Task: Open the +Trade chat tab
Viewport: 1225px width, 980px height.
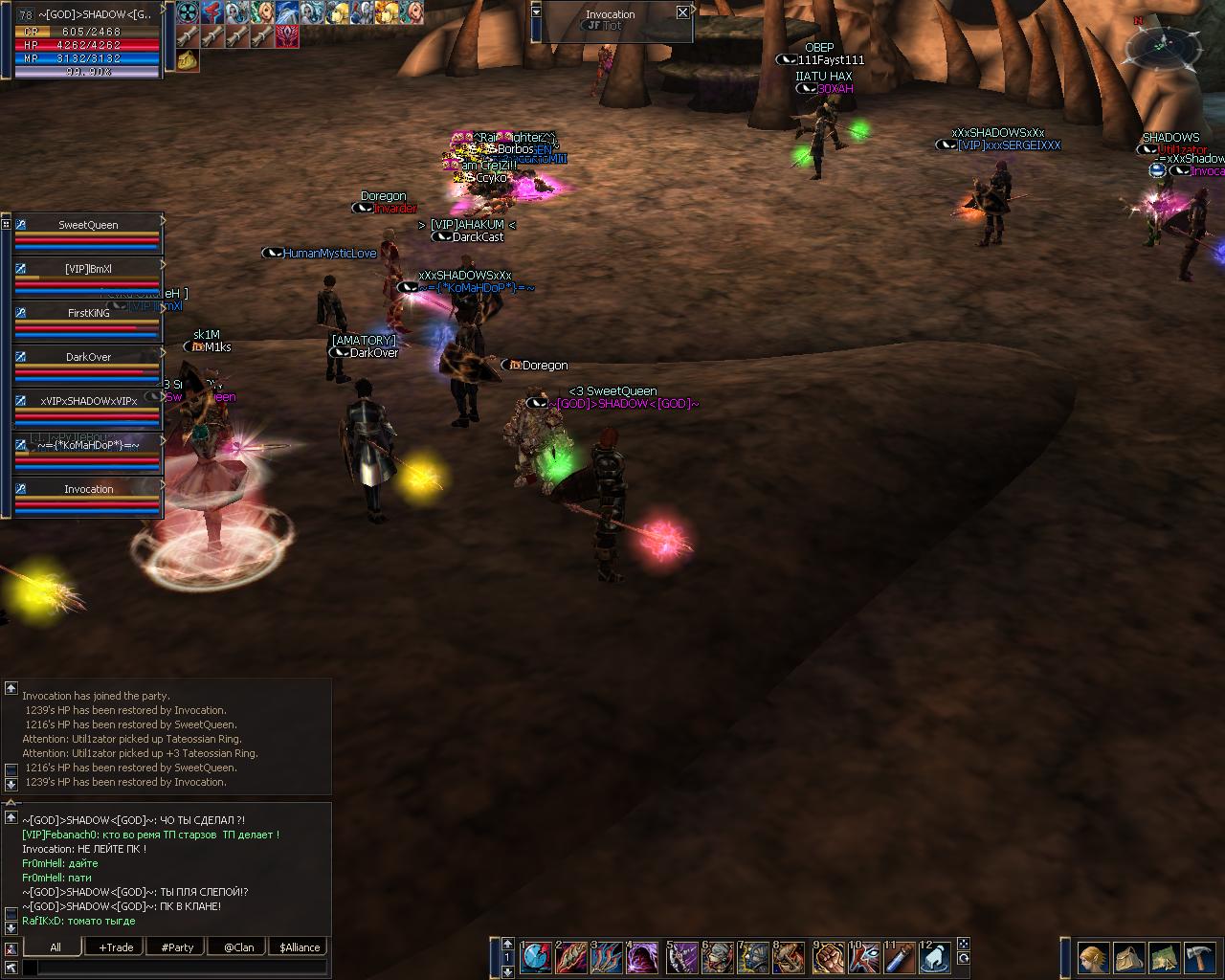Action: tap(116, 947)
